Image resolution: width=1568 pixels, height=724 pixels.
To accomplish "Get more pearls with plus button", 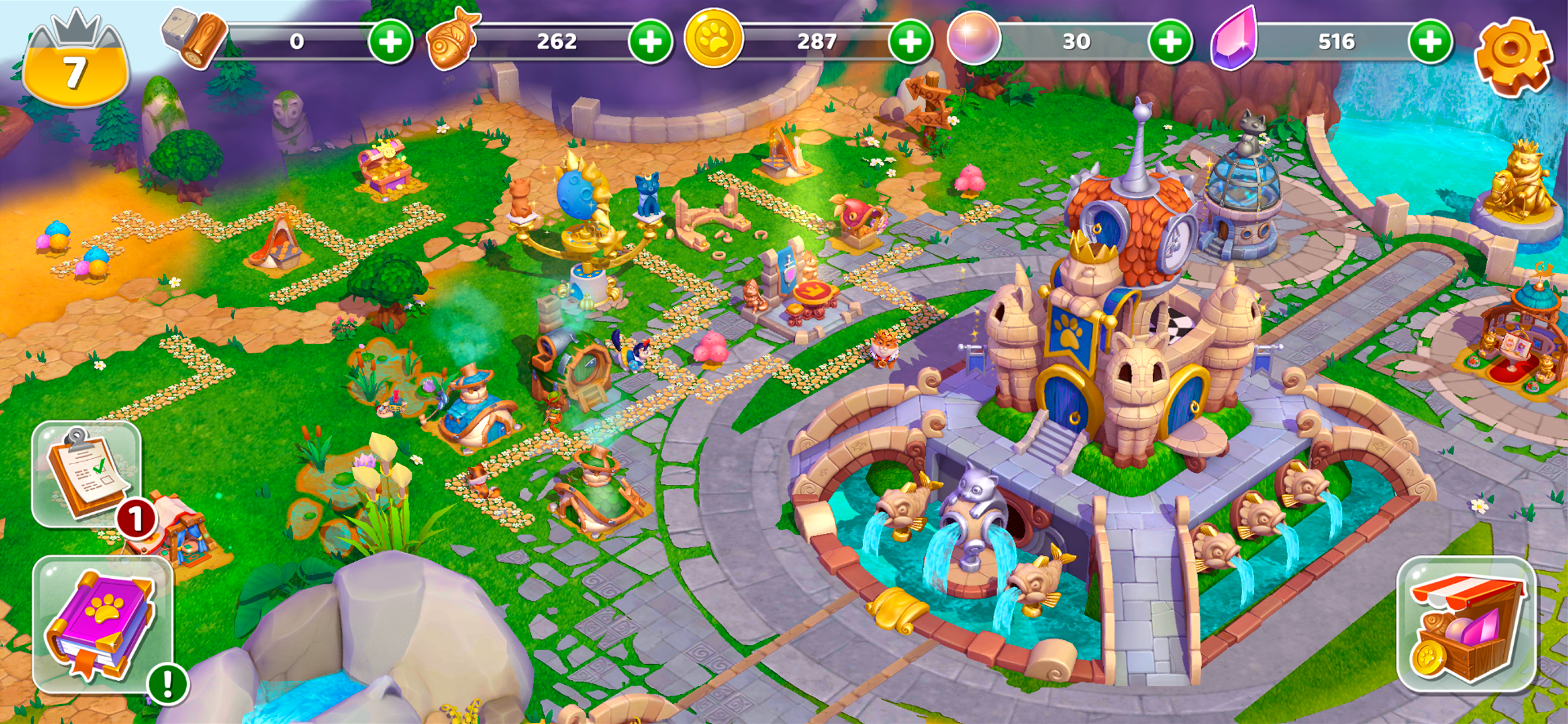I will (x=1170, y=41).
